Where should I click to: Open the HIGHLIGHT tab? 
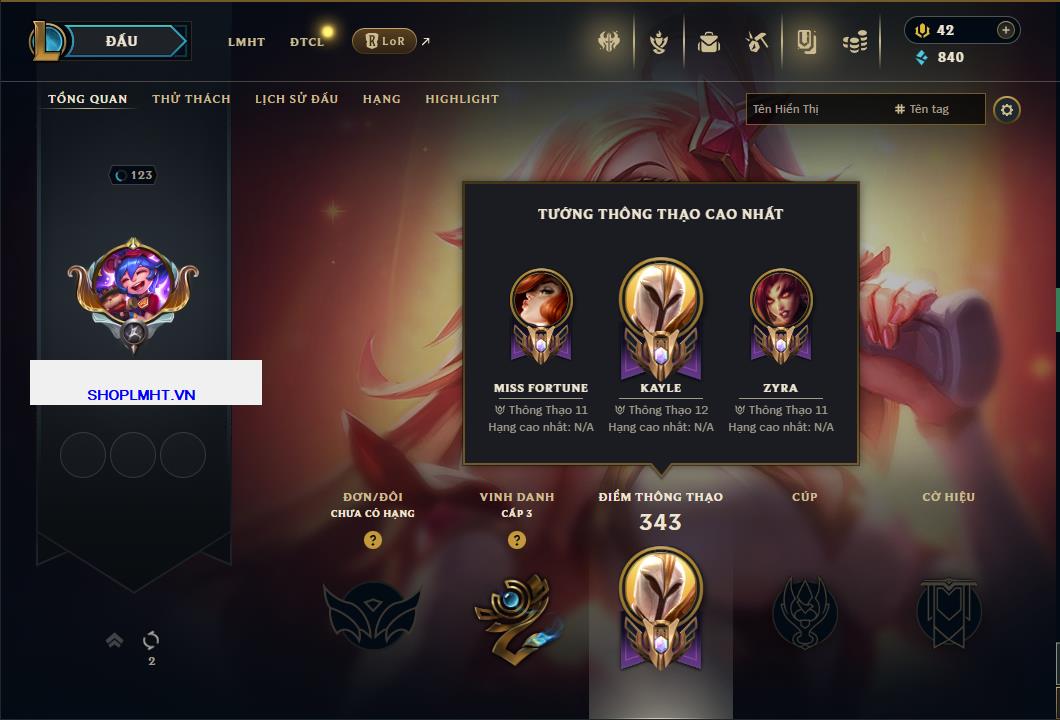(462, 99)
